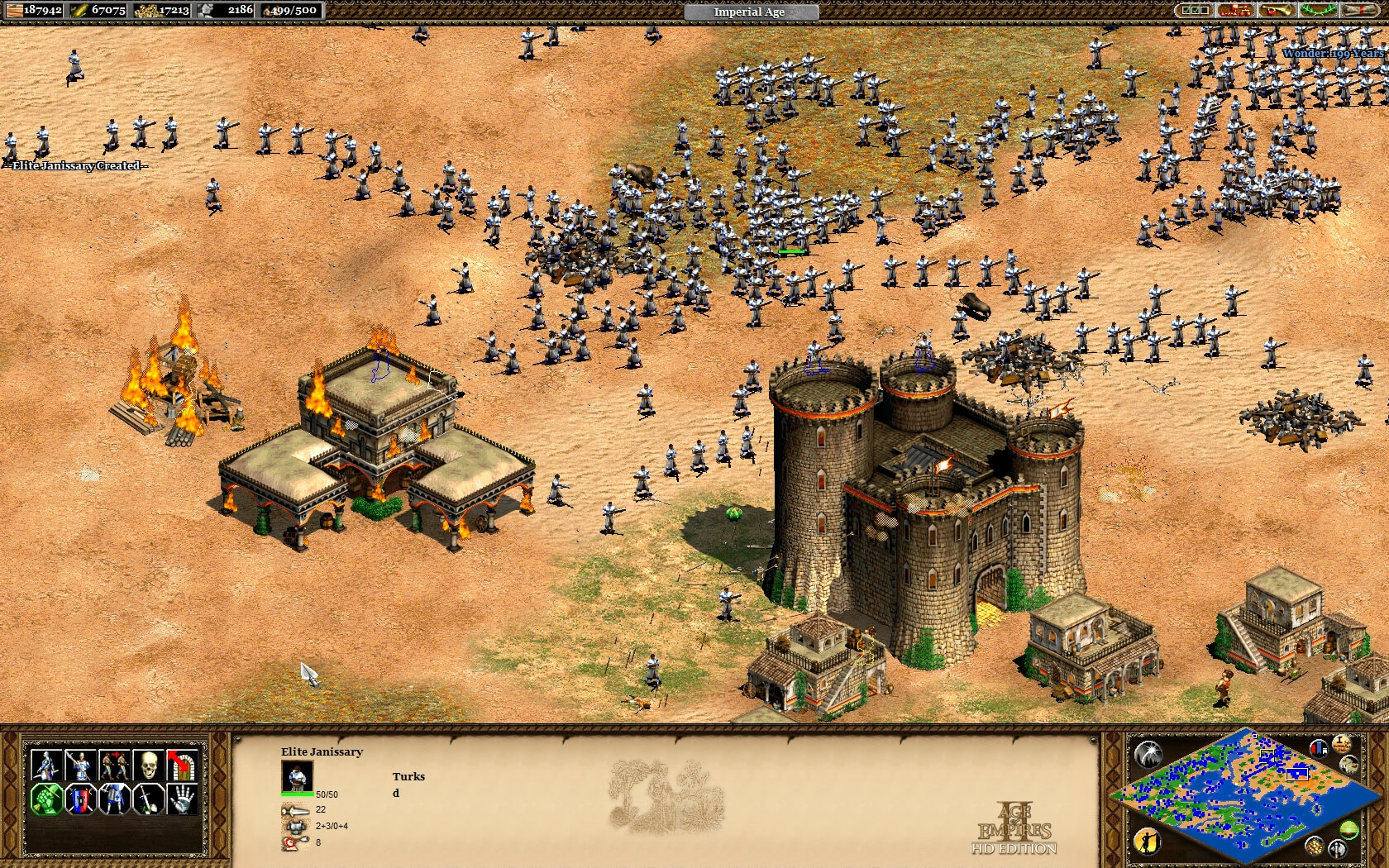Select the stand ground stance icon
1389x868 pixels.
[115, 800]
